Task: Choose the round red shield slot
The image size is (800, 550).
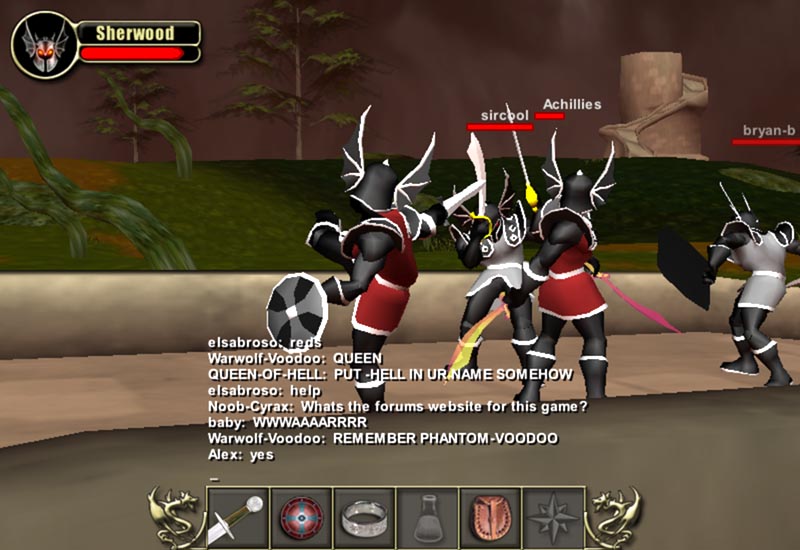Action: (x=300, y=517)
